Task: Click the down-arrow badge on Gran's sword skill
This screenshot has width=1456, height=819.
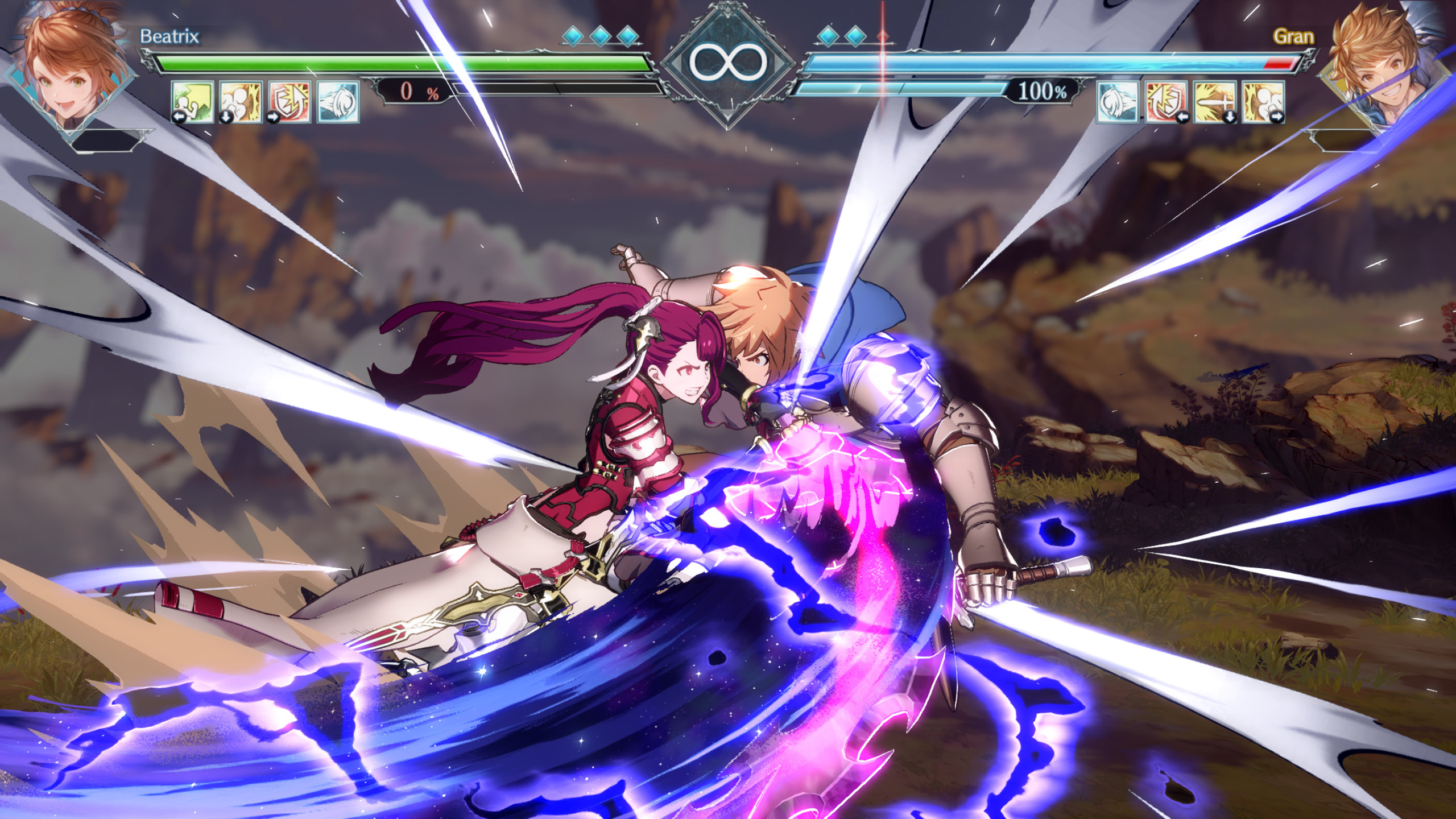Action: pyautogui.click(x=1229, y=117)
